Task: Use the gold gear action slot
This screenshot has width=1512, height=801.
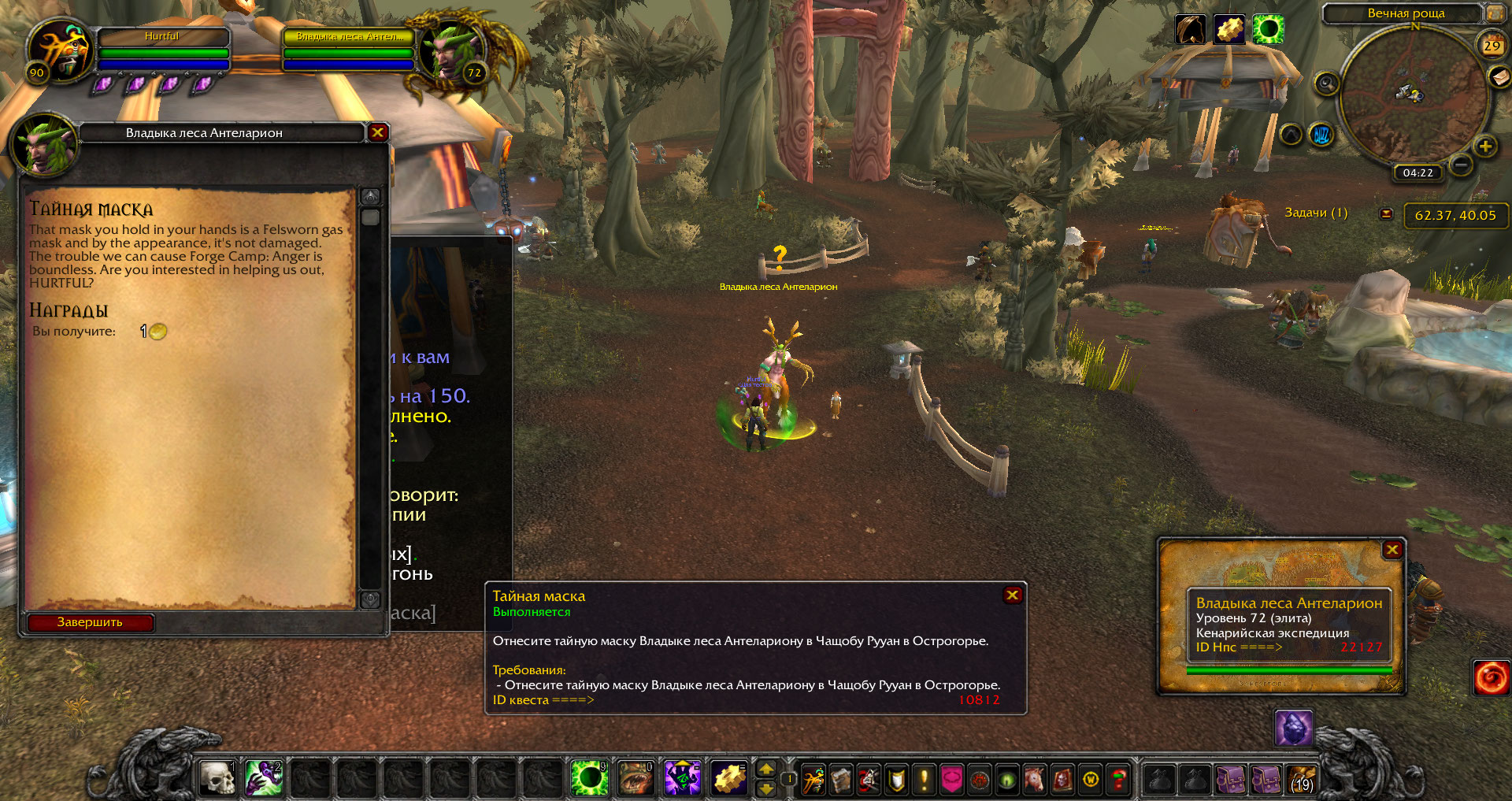Action: pyautogui.click(x=729, y=778)
